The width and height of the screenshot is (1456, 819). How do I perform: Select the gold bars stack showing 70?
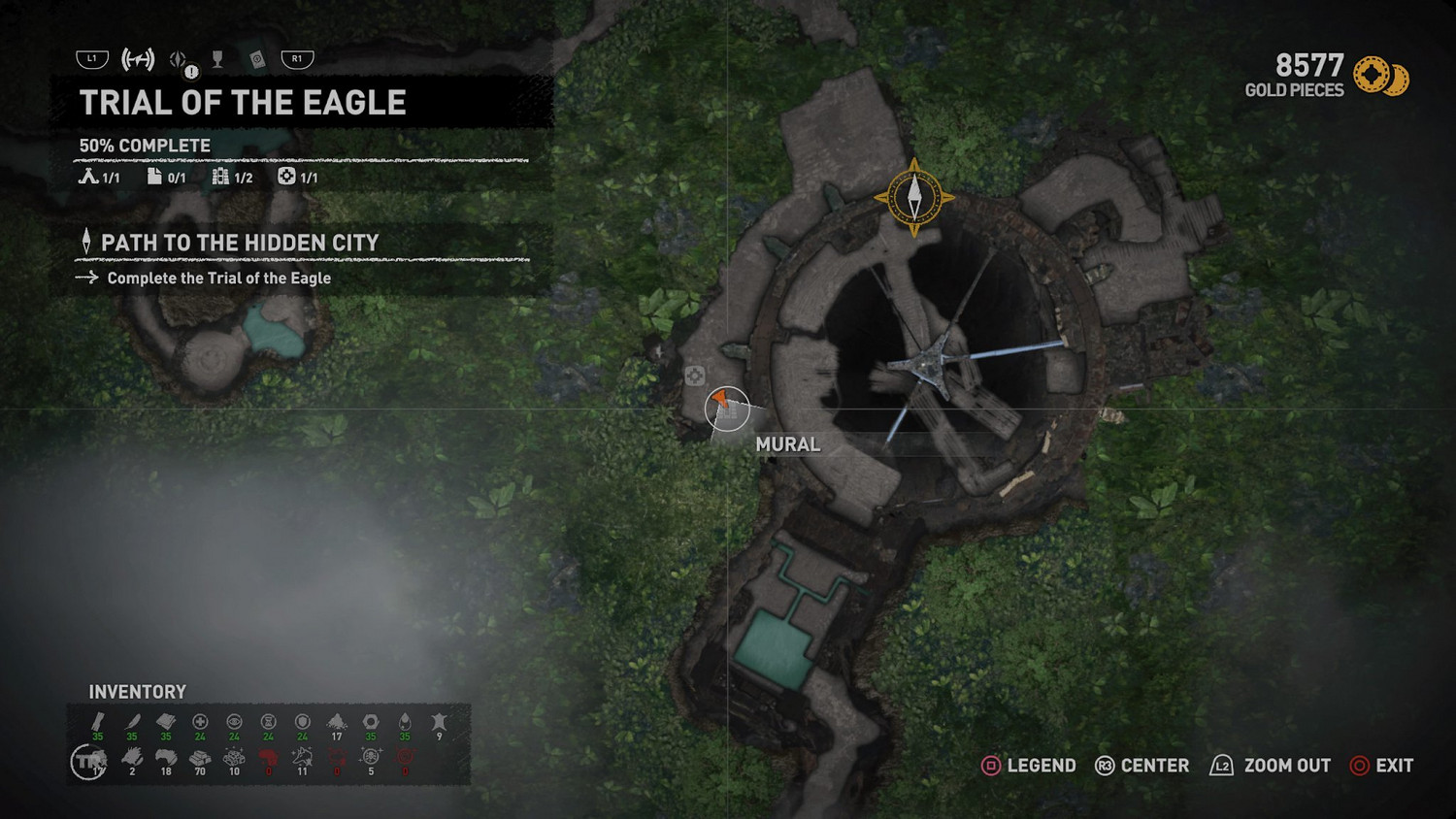(x=200, y=758)
